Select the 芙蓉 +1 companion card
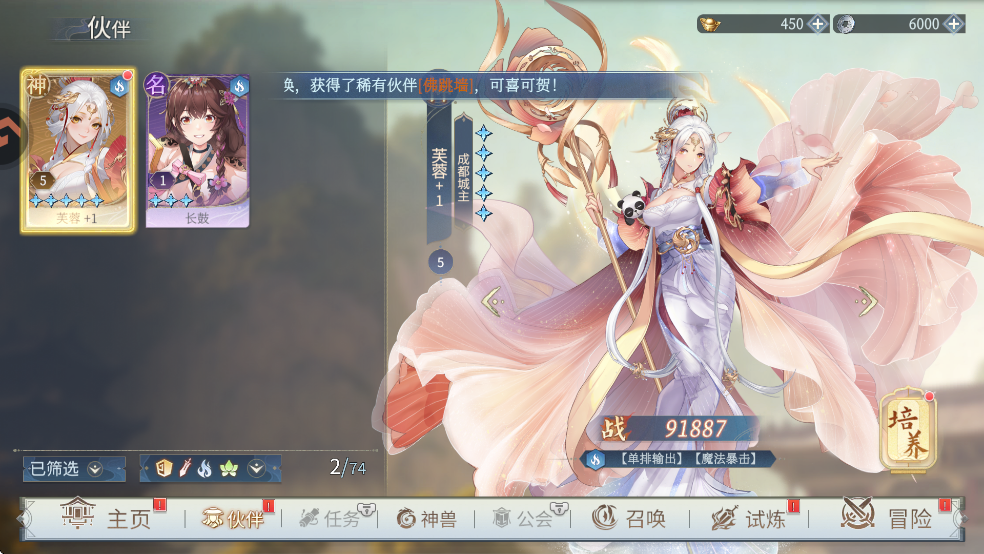This screenshot has width=984, height=554. (78, 150)
